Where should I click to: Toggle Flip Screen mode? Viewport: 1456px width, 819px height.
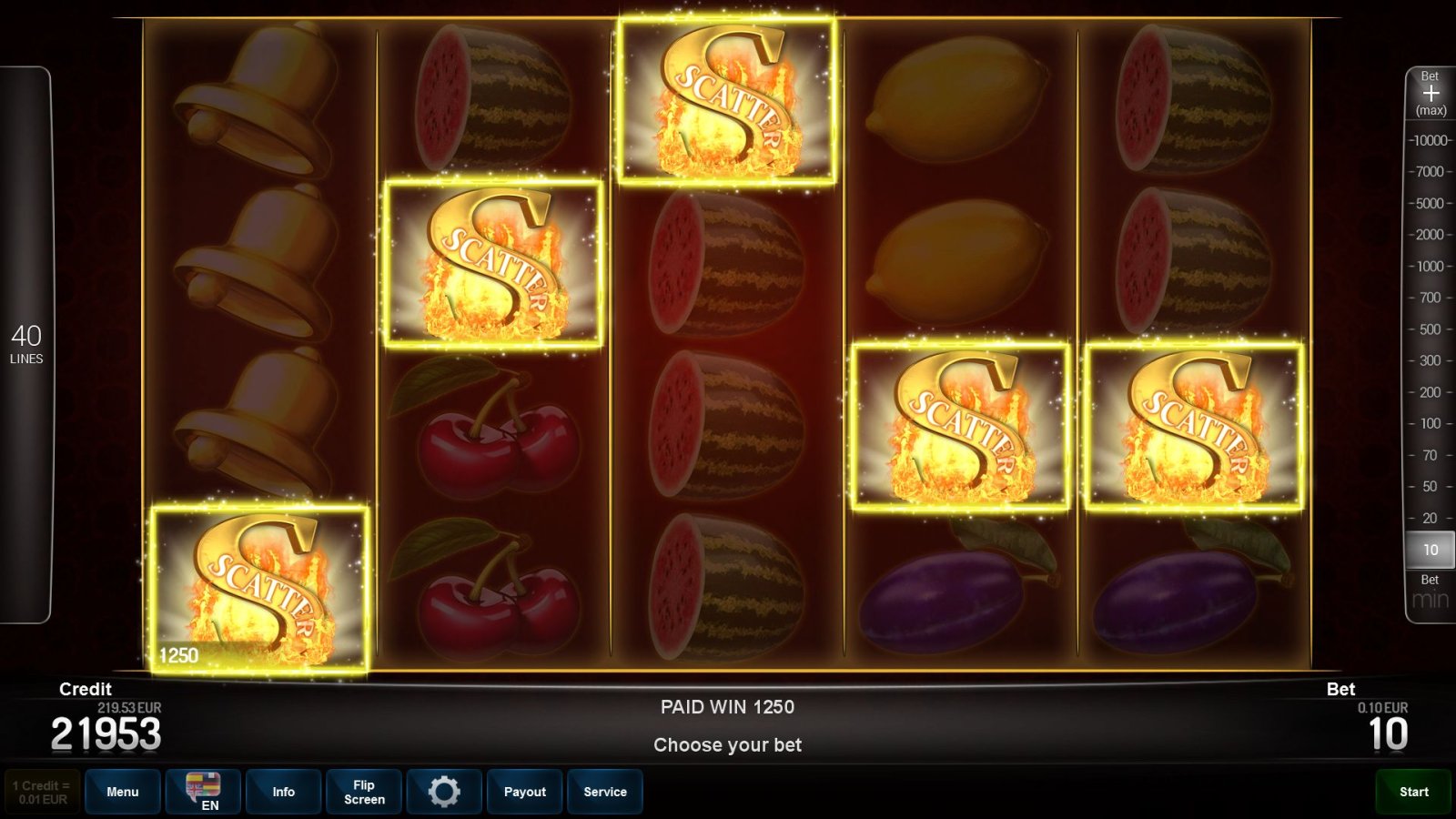(x=363, y=791)
